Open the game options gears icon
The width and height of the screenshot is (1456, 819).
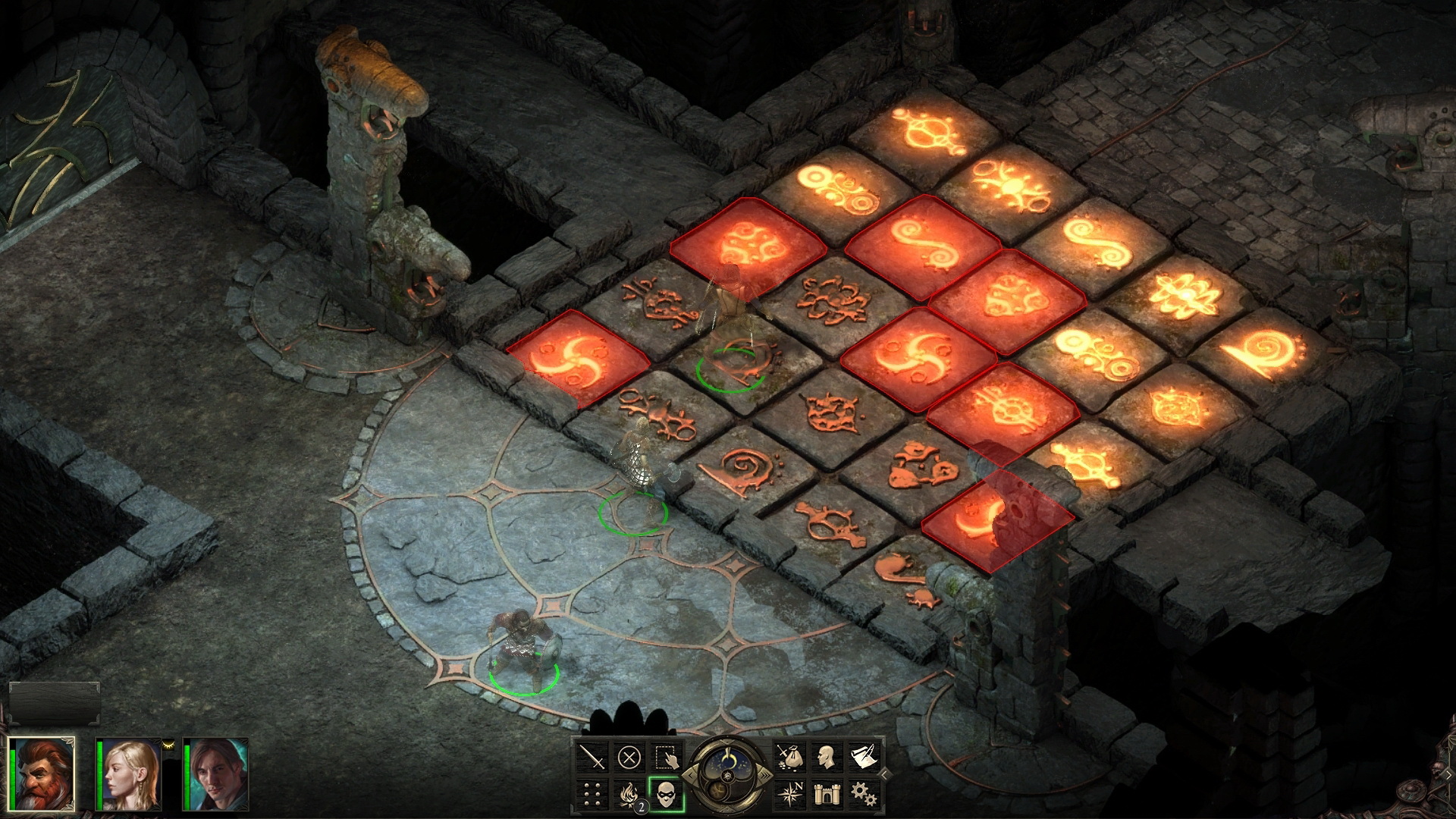point(864,795)
